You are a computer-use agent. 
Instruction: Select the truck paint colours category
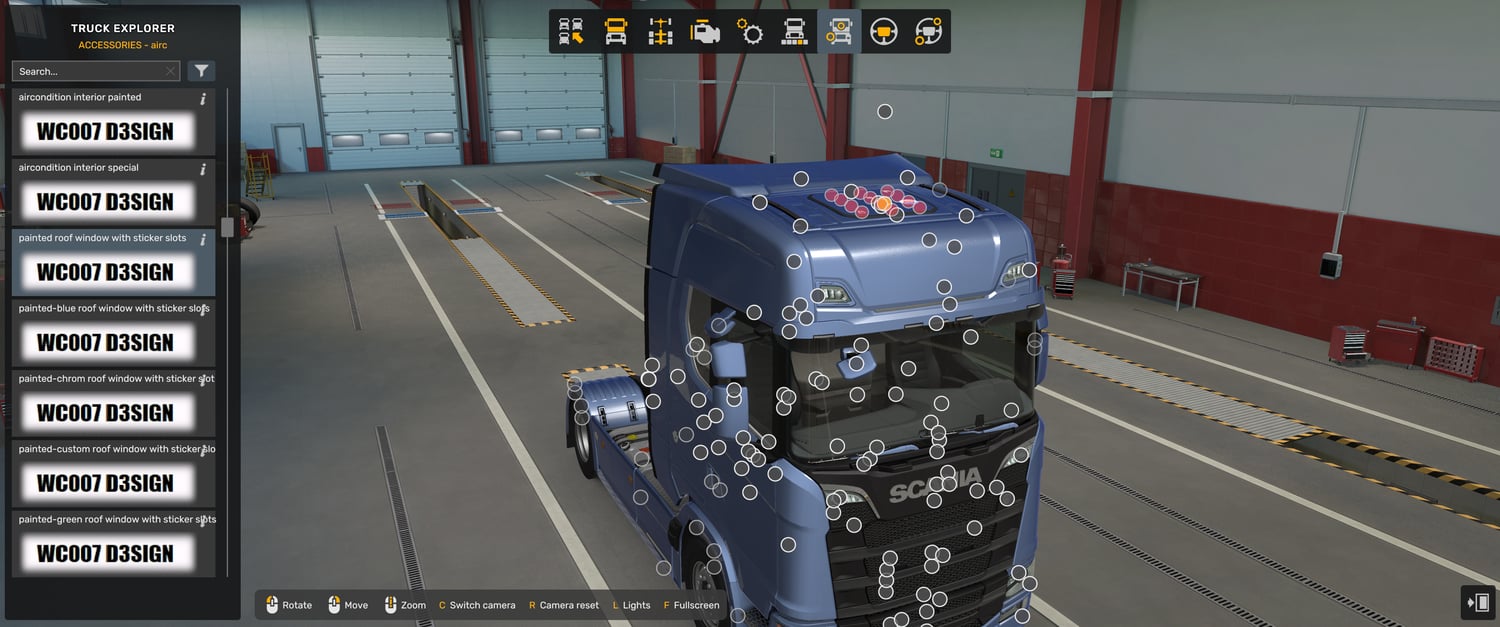[x=794, y=32]
